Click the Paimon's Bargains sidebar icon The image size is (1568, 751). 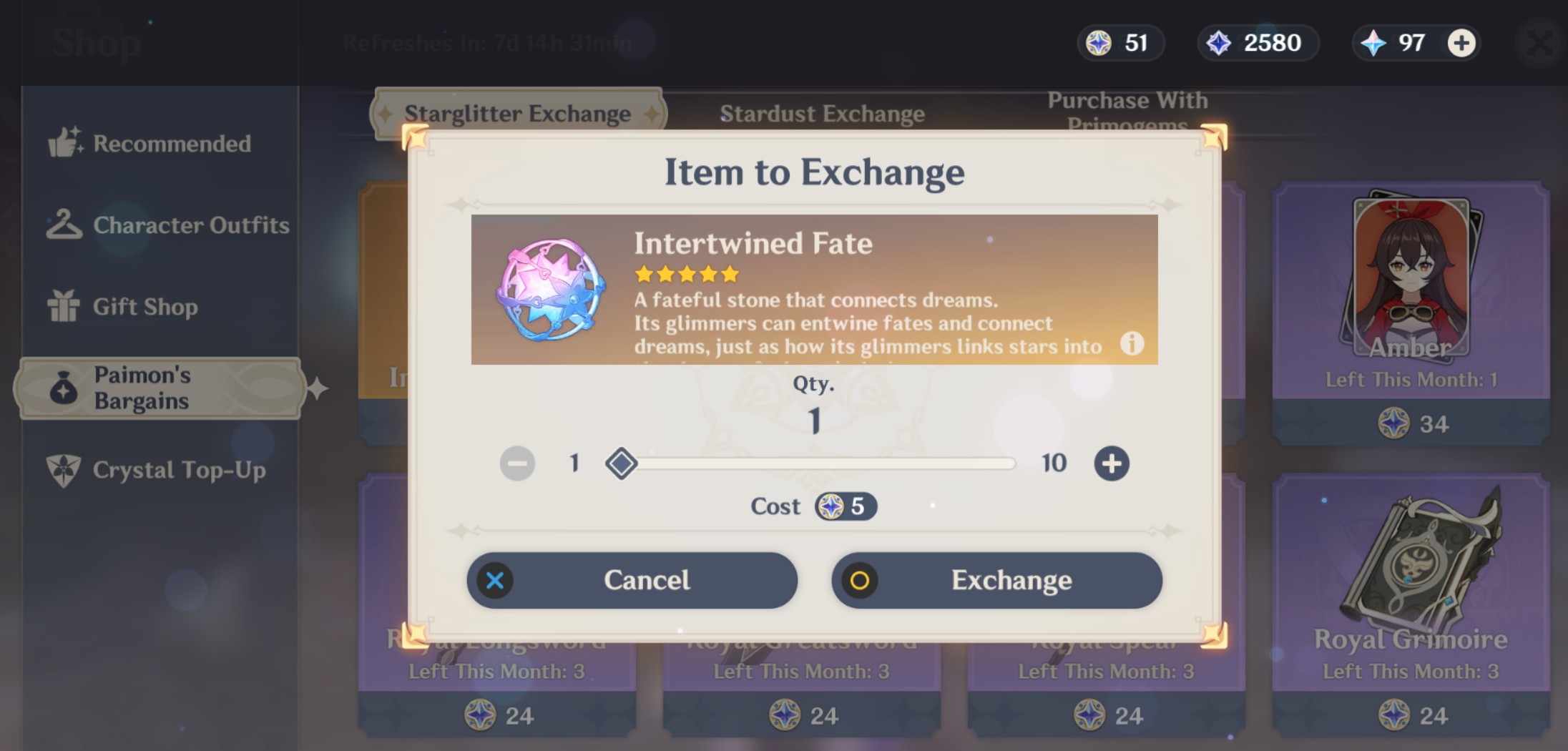pos(65,388)
